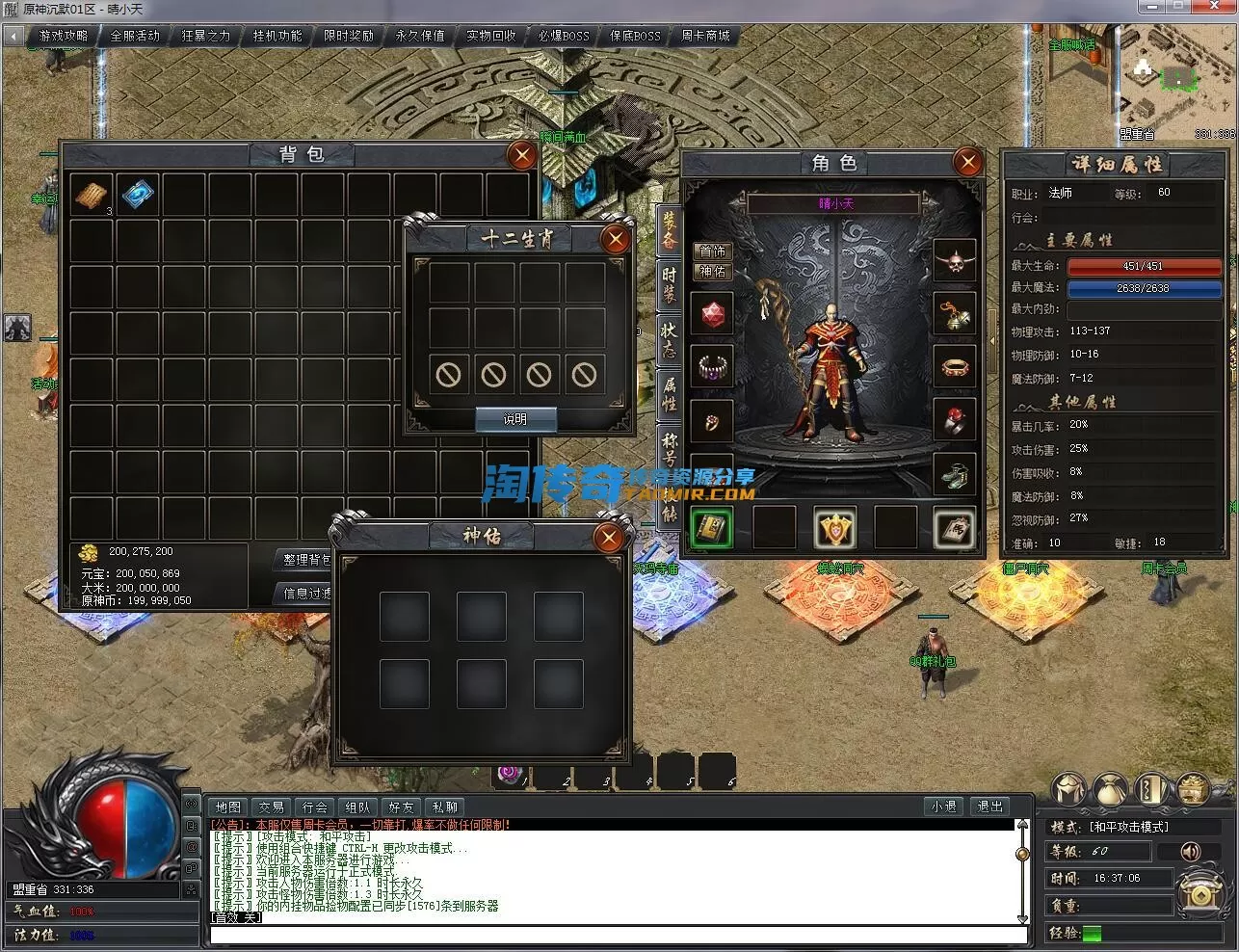Open the 实物回收 item recycle menu
The height and width of the screenshot is (952, 1239).
tap(491, 36)
